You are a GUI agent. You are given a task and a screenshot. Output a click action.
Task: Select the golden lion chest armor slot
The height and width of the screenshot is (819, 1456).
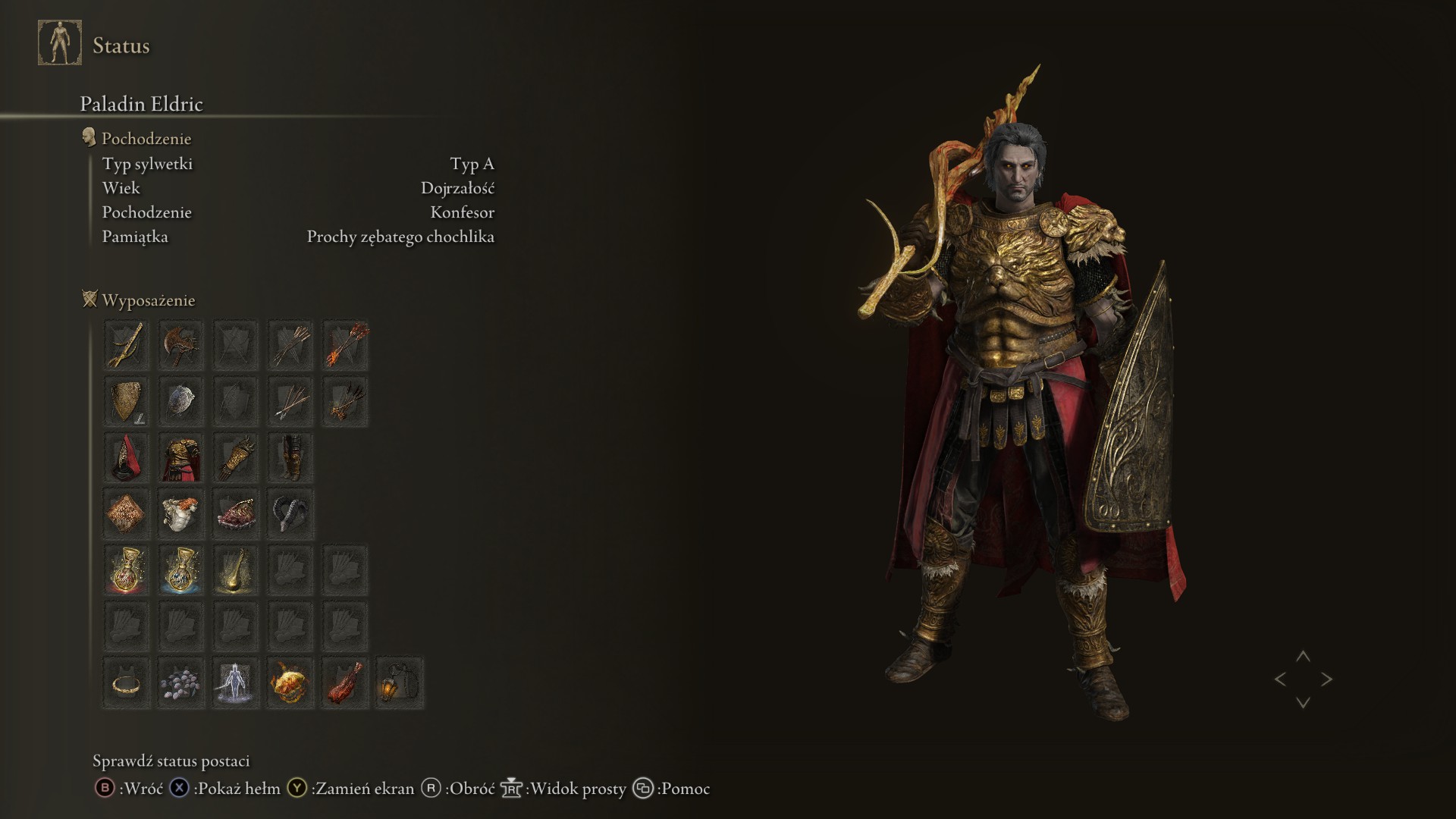[x=180, y=457]
